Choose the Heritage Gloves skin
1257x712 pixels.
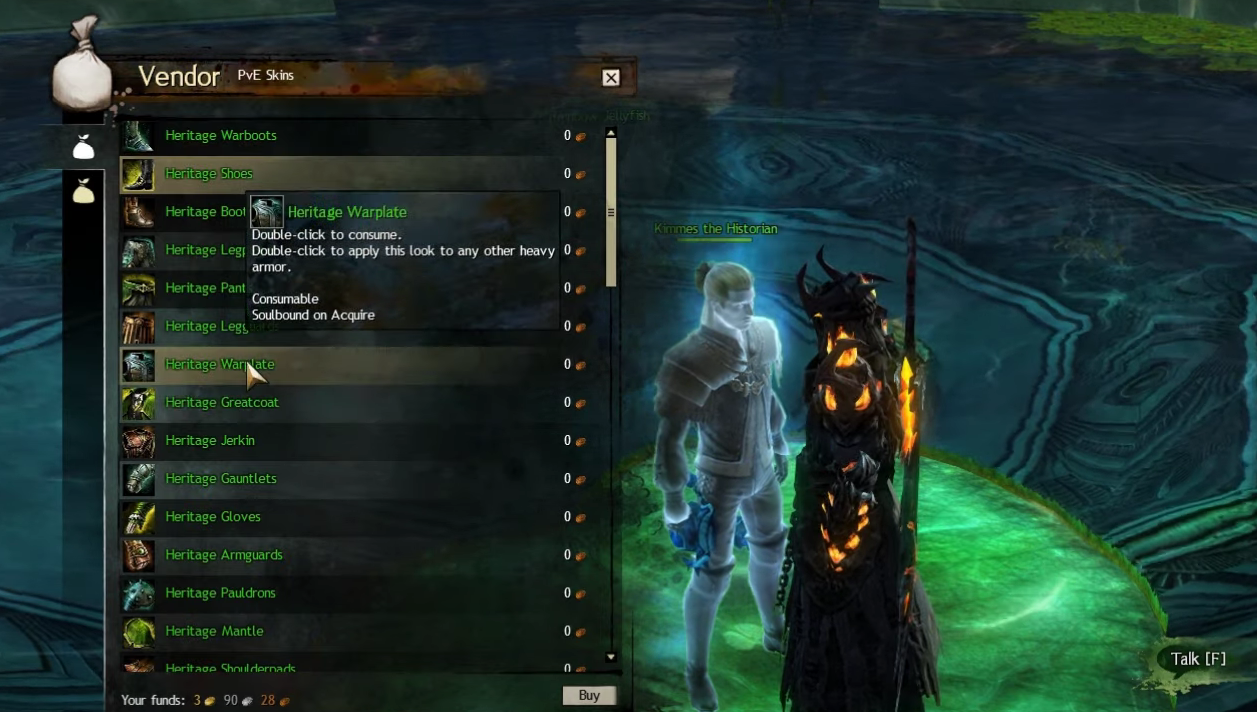[x=213, y=517]
